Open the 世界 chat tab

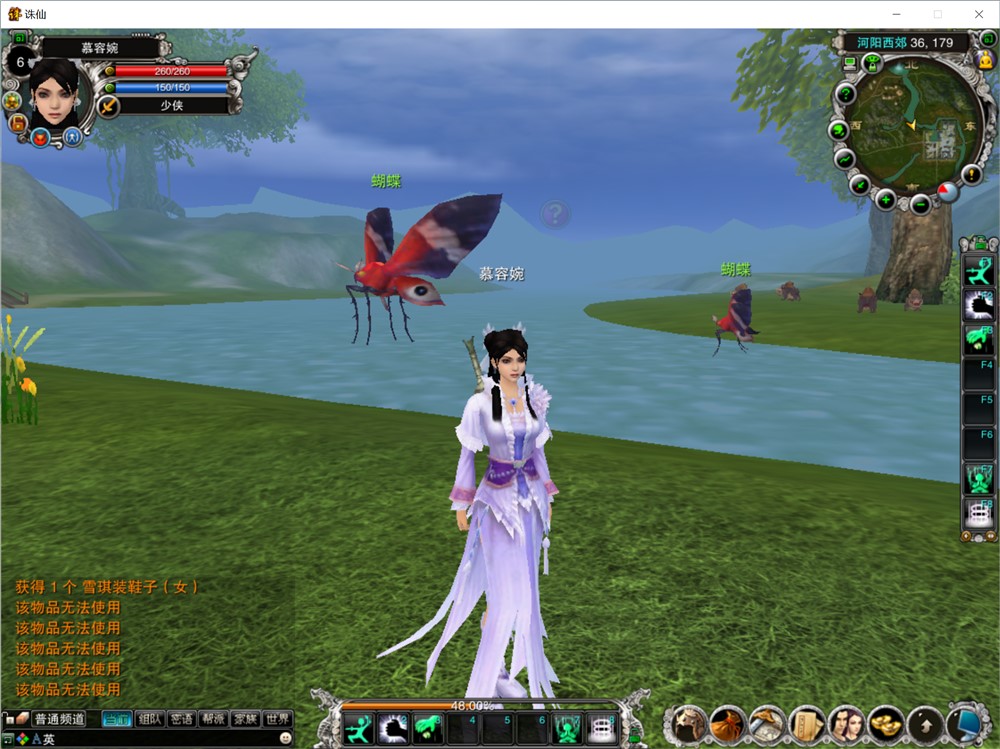[277, 719]
